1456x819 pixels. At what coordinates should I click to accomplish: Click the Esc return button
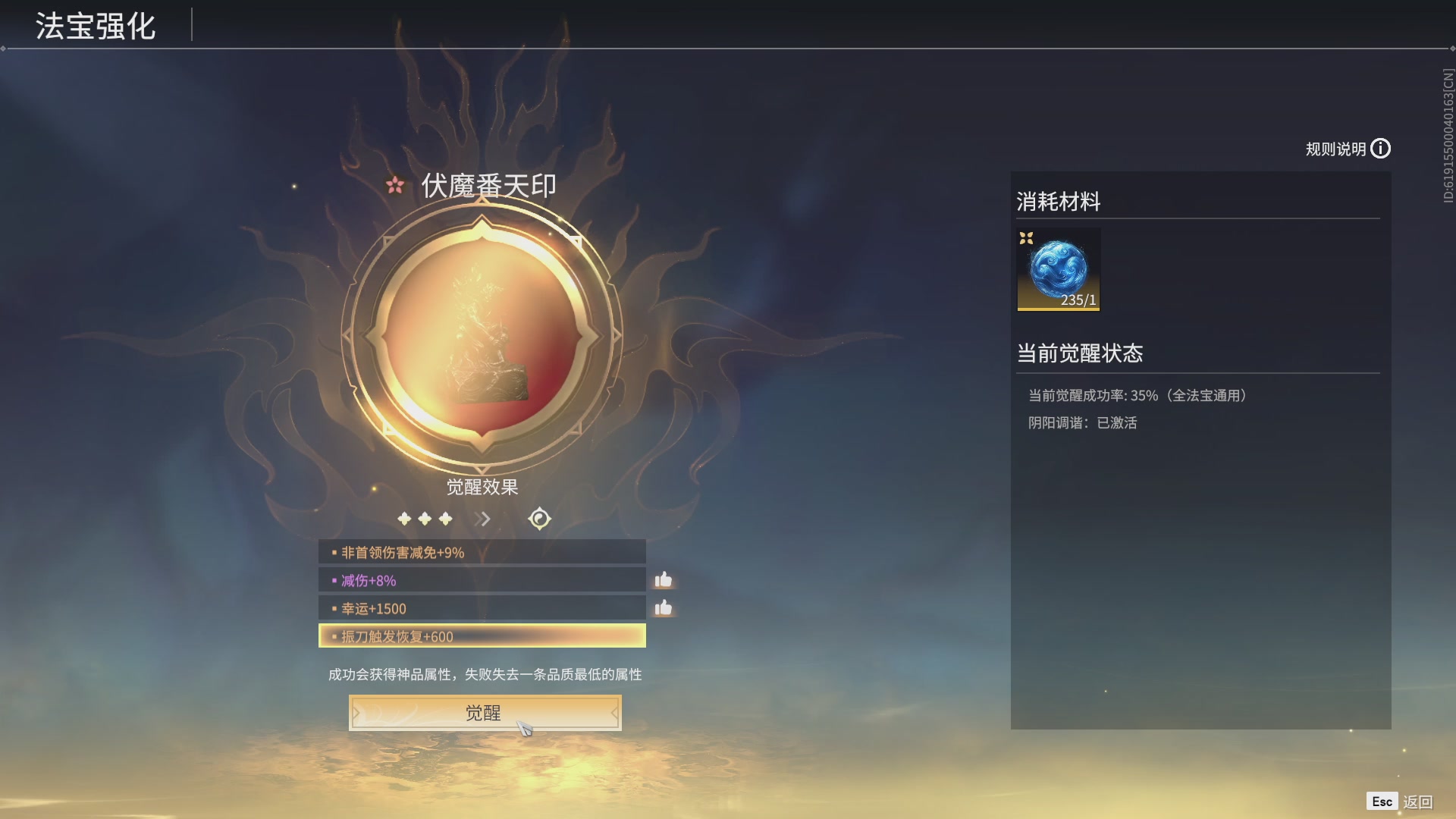tap(1383, 800)
